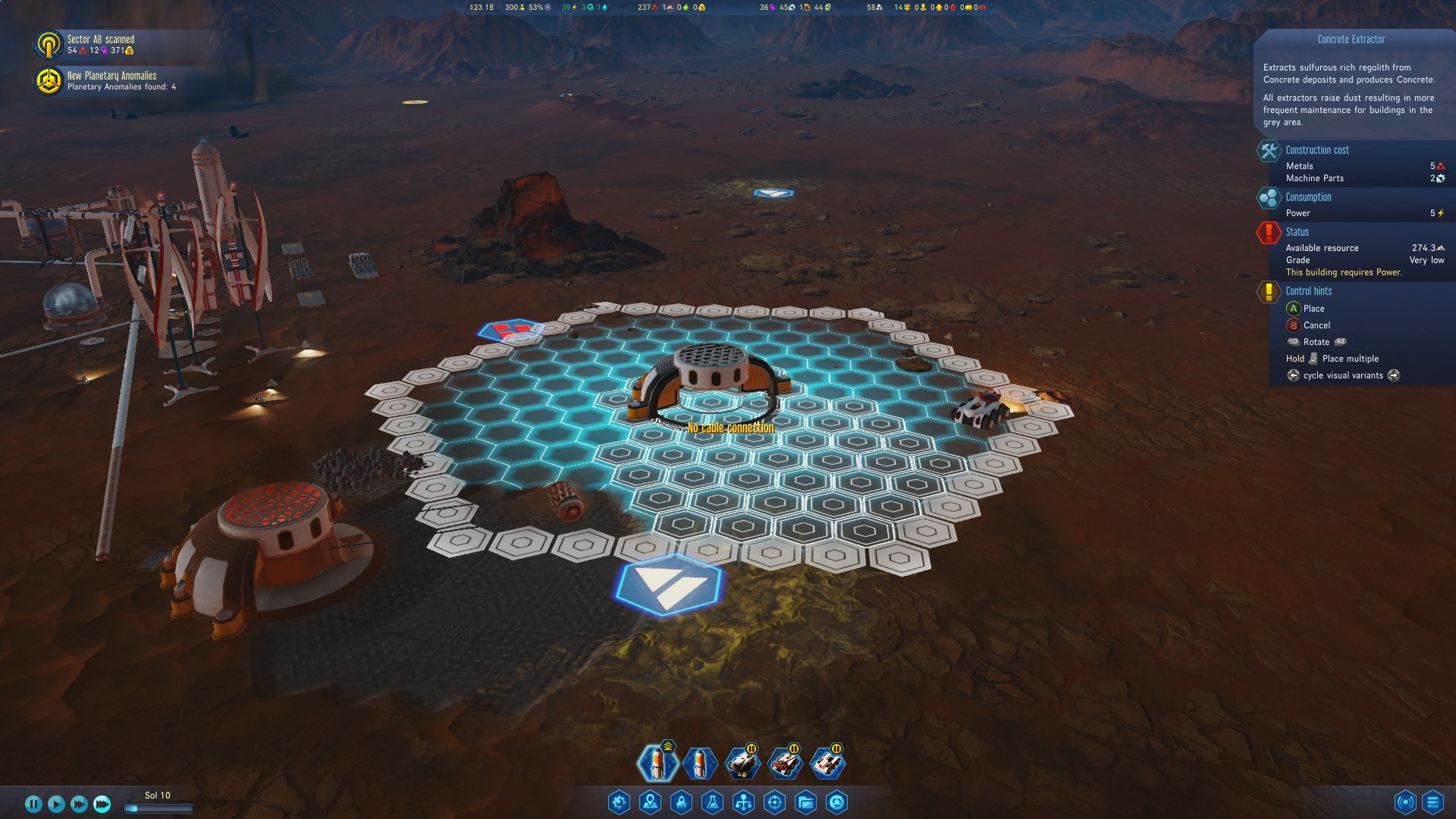Open the rocket management icon on bottom bar

tap(679, 802)
